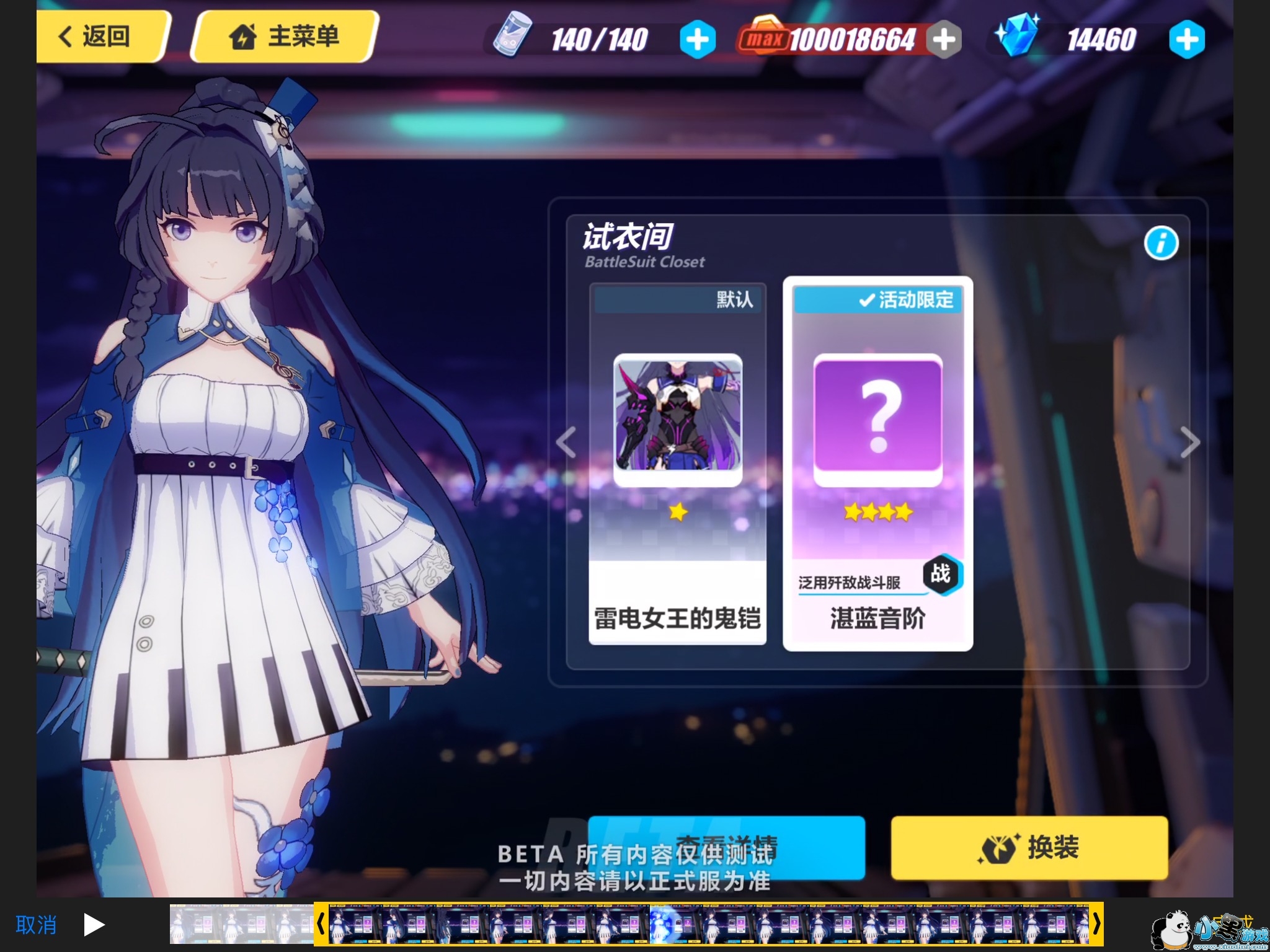
Task: Open the 主菜单 main menu
Action: (285, 36)
